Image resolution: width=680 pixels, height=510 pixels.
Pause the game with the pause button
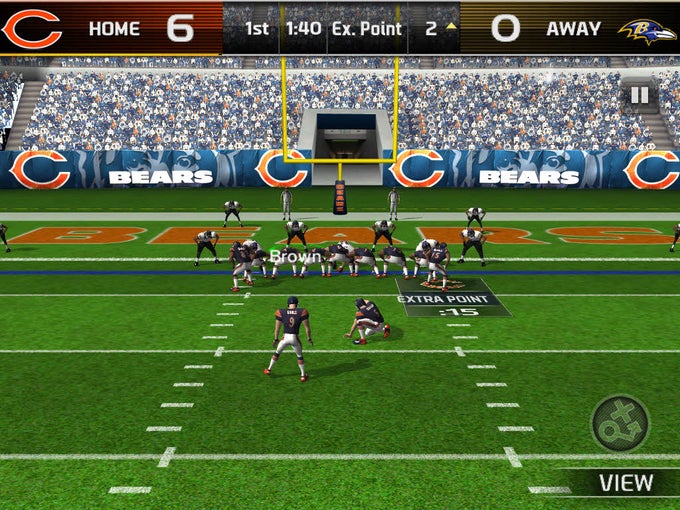[x=639, y=96]
